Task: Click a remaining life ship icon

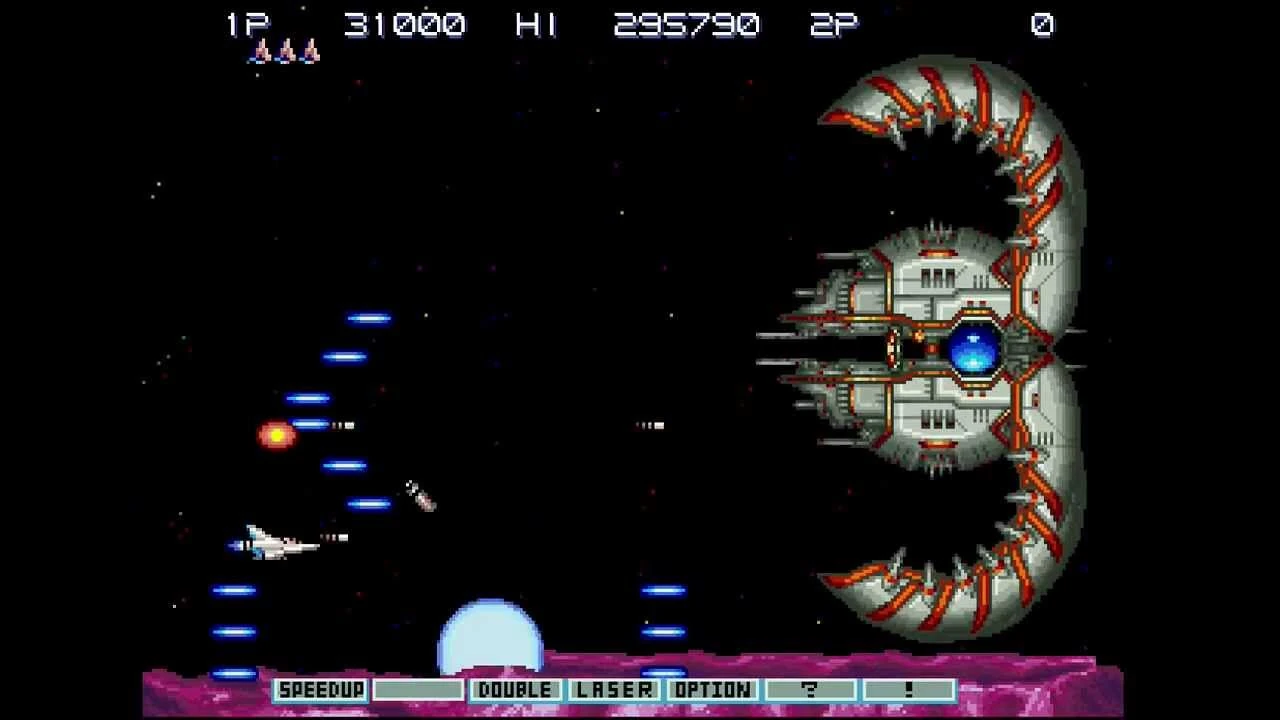Action: point(285,53)
